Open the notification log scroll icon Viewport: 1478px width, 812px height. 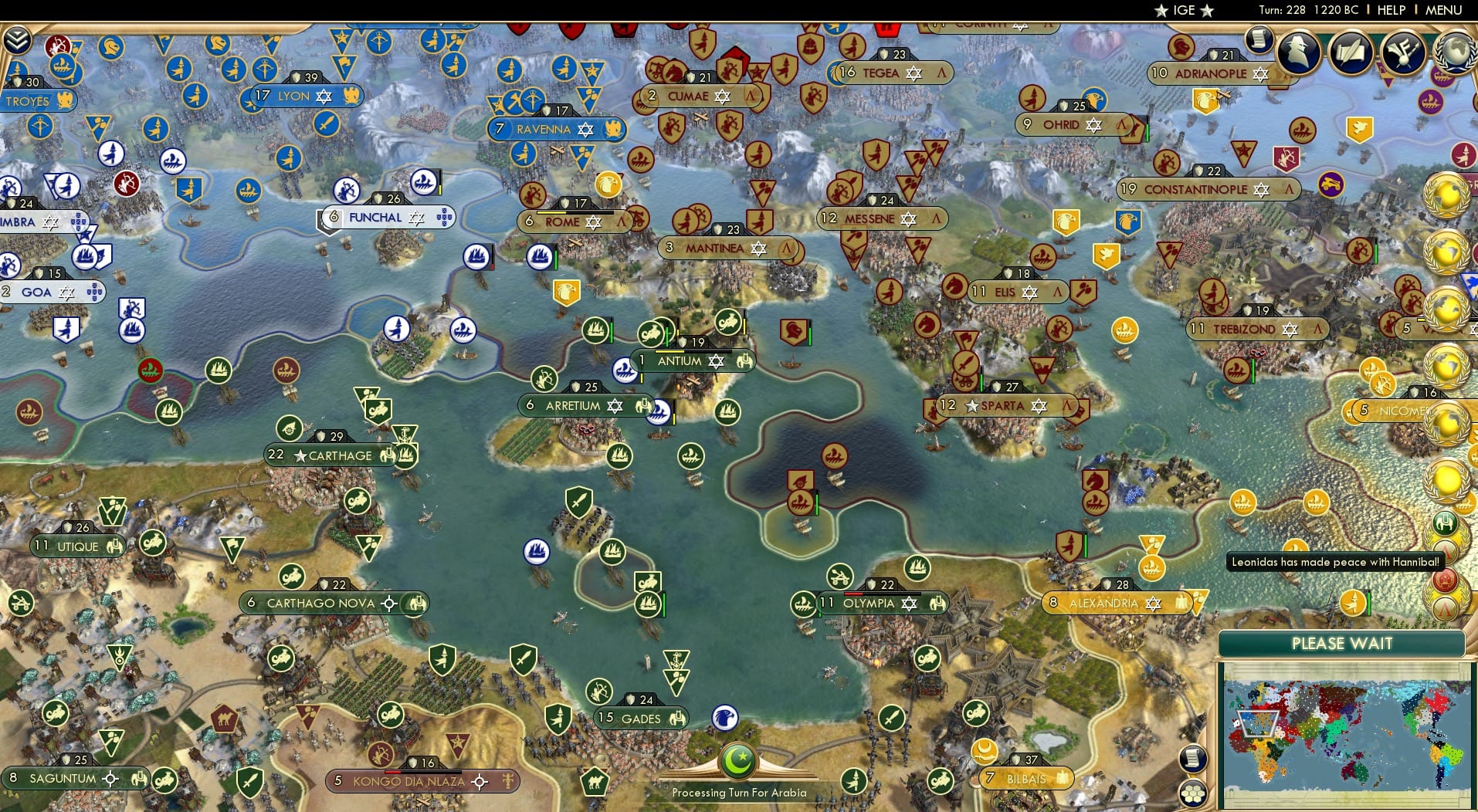coord(1260,39)
